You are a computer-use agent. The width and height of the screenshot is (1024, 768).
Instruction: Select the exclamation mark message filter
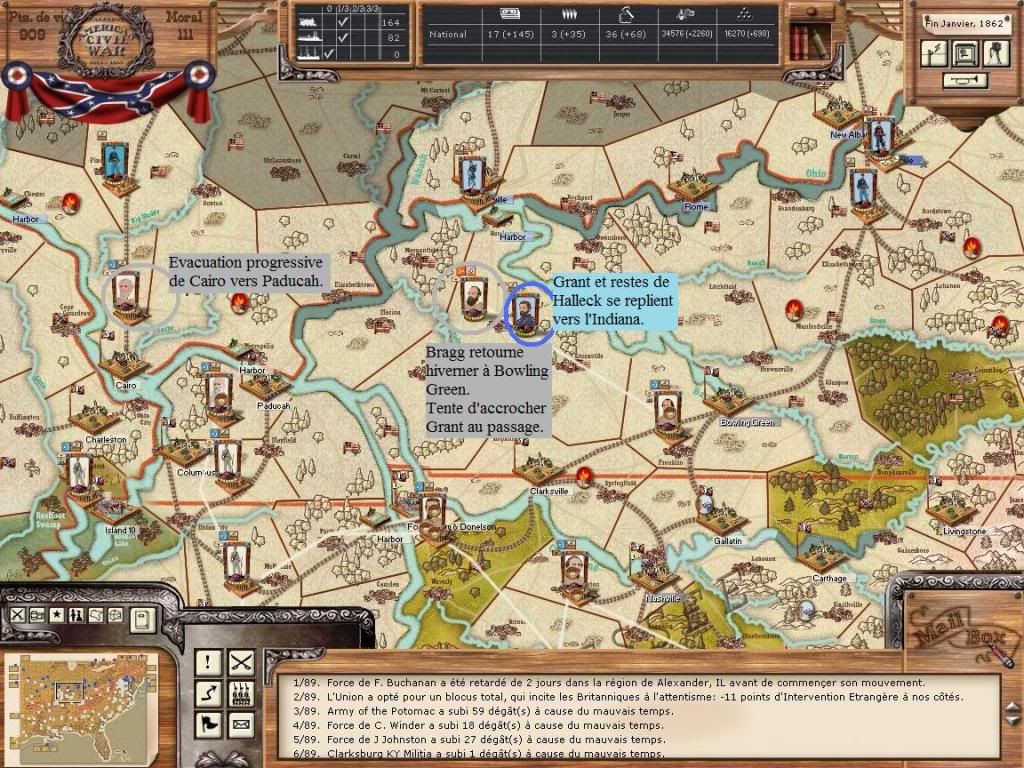click(x=208, y=661)
